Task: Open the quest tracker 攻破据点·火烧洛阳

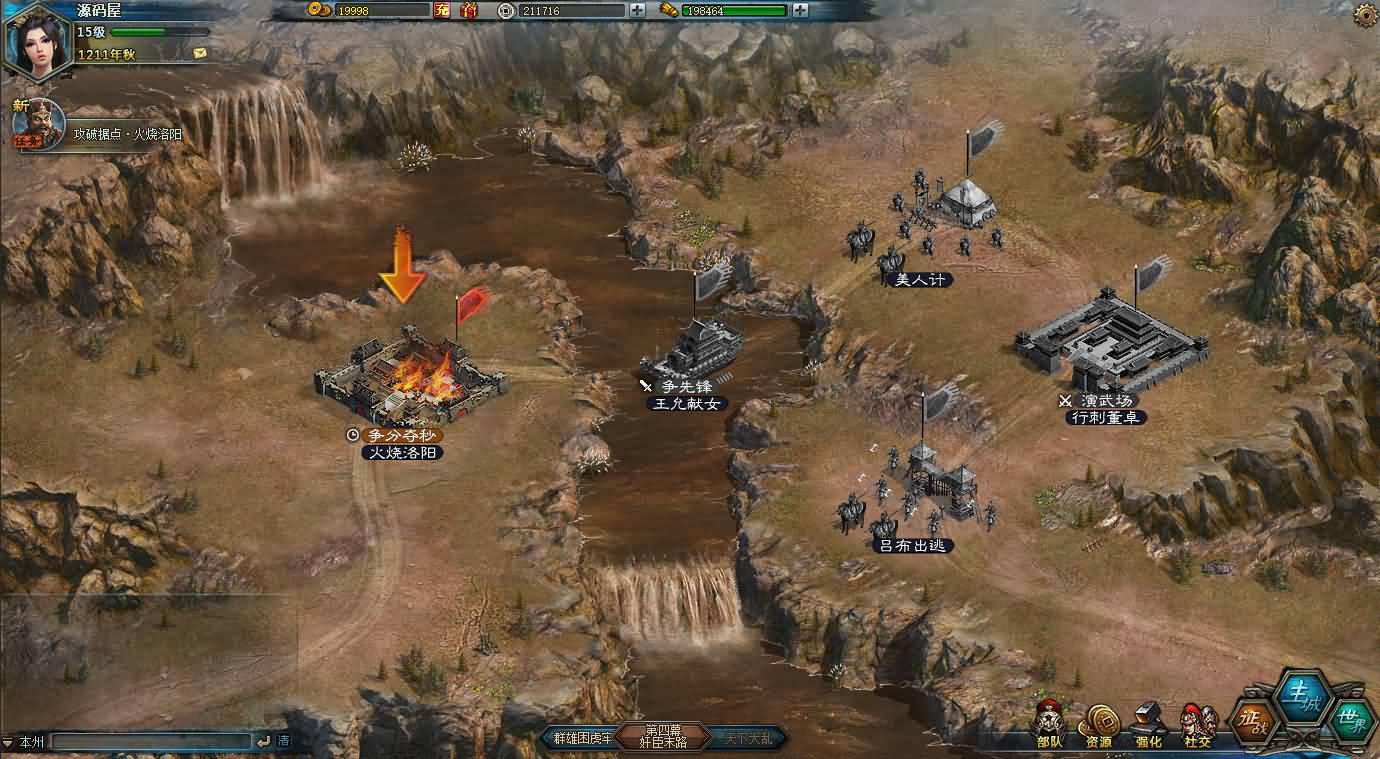Action: (127, 134)
